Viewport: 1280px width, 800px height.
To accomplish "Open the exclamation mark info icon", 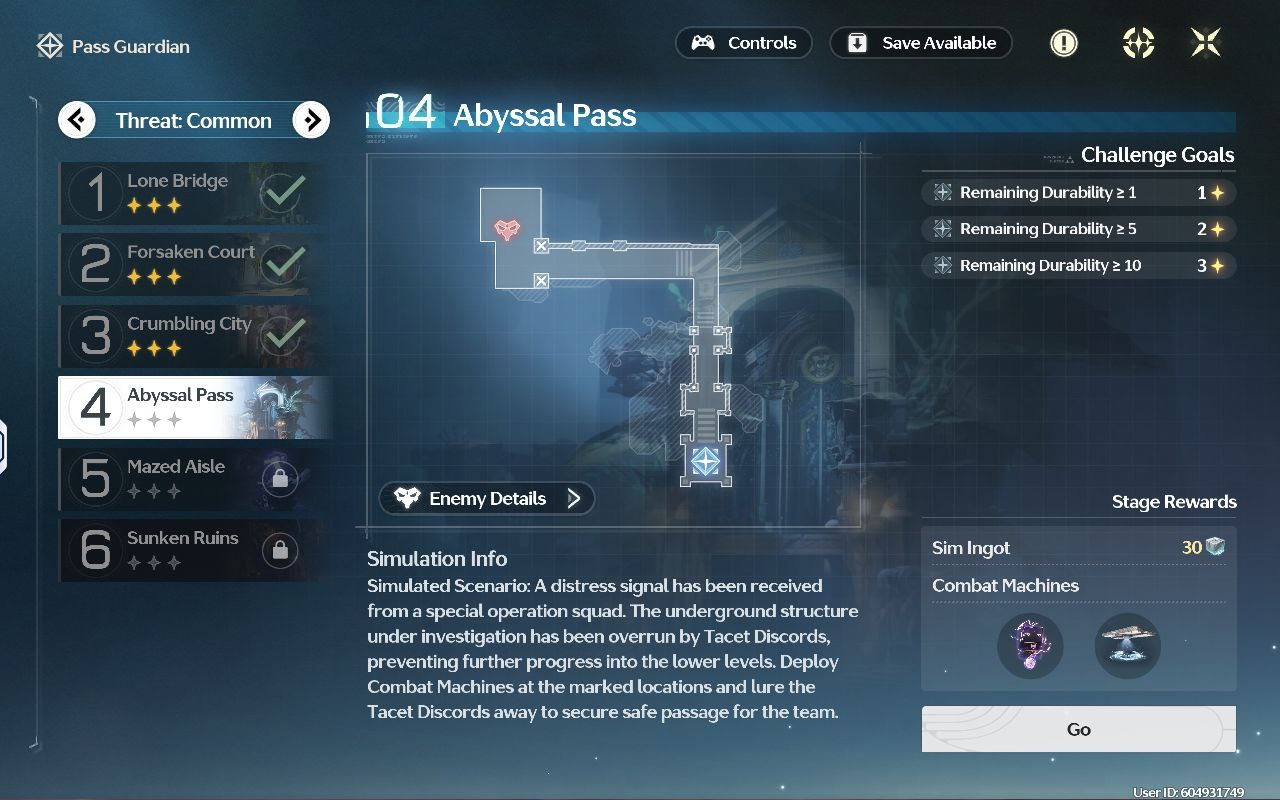I will pyautogui.click(x=1063, y=43).
